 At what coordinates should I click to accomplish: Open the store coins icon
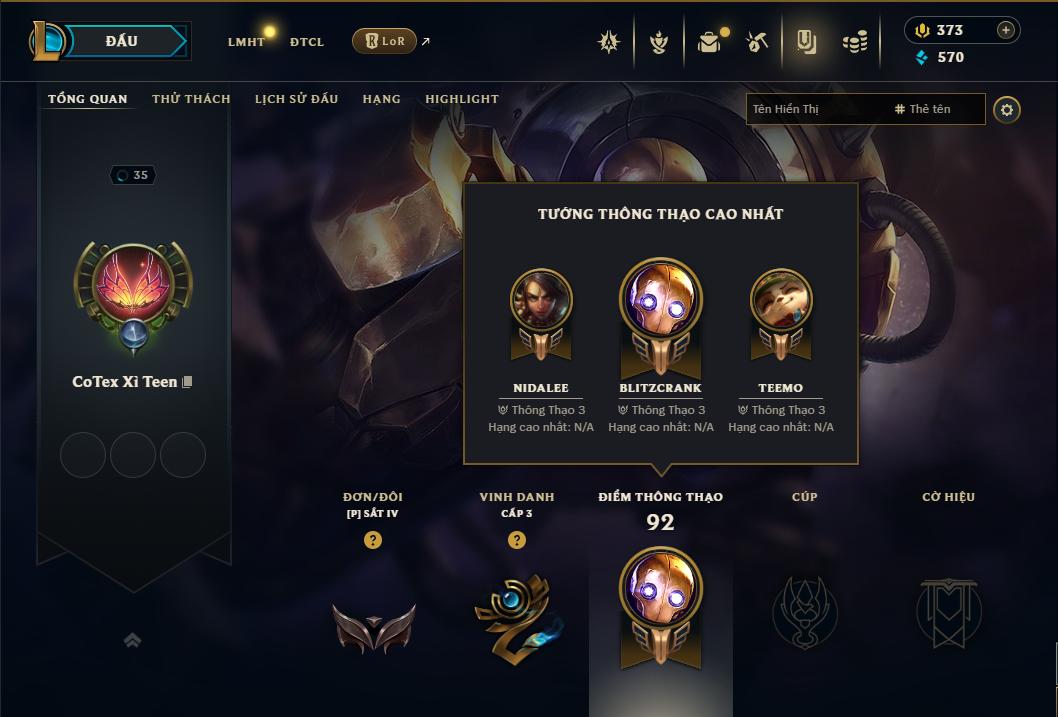point(854,42)
